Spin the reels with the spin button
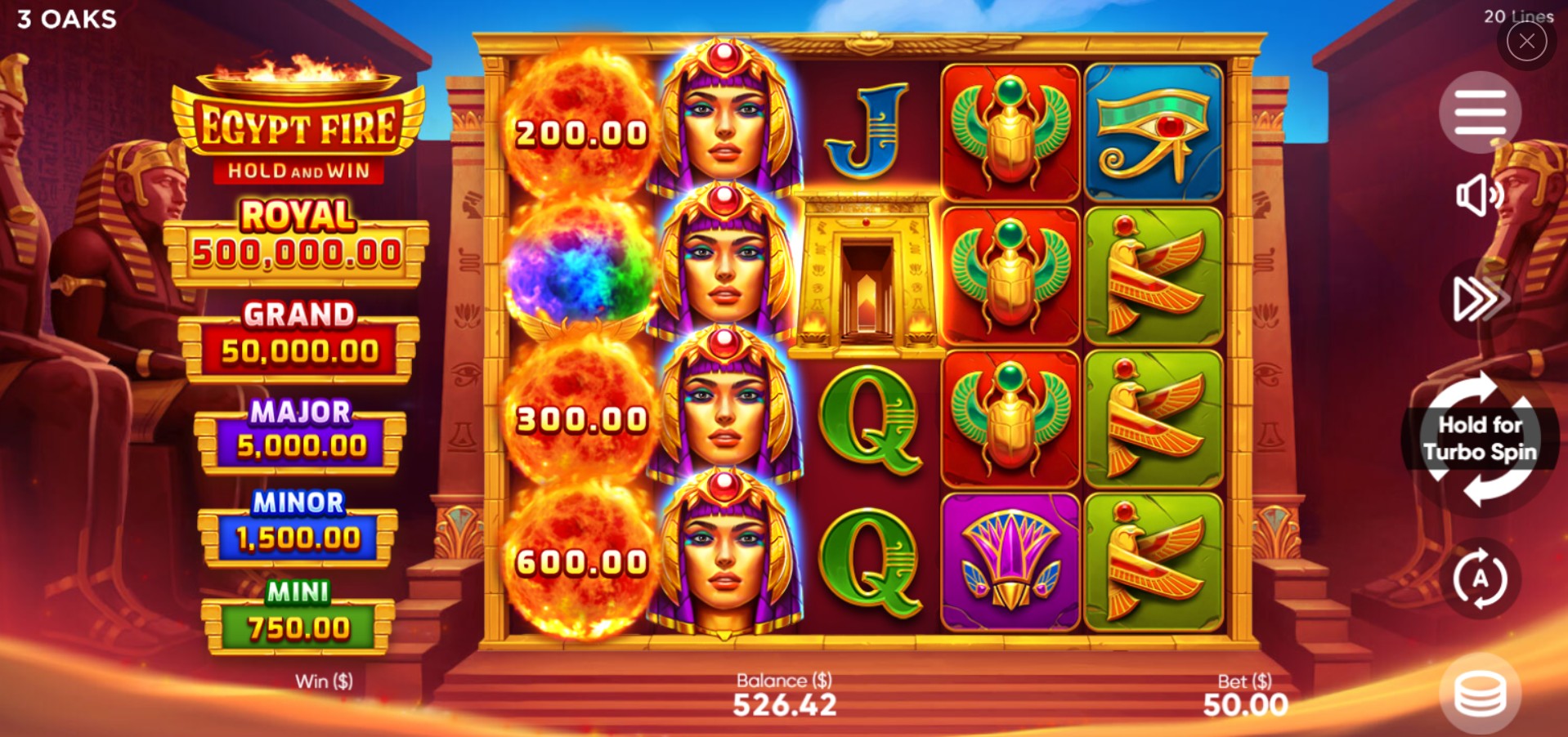 point(1480,439)
